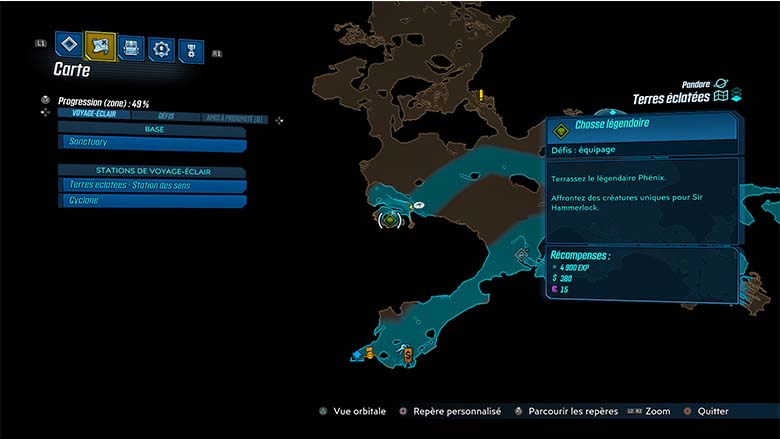
Task: Select the blue fast travel station marker
Action: (x=357, y=354)
